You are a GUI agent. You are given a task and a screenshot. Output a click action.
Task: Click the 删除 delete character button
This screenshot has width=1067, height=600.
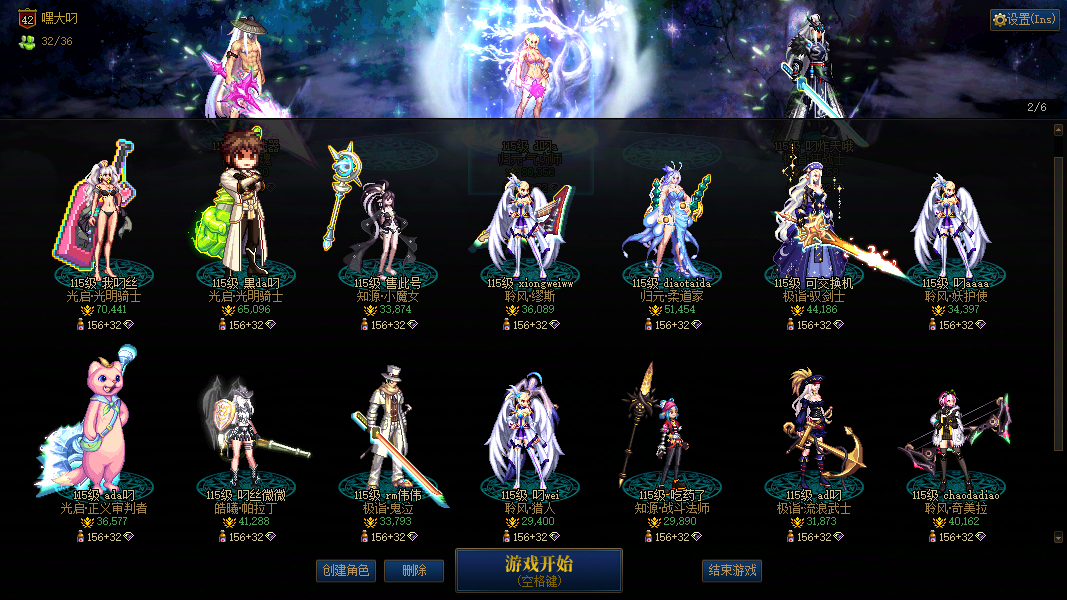pyautogui.click(x=414, y=571)
